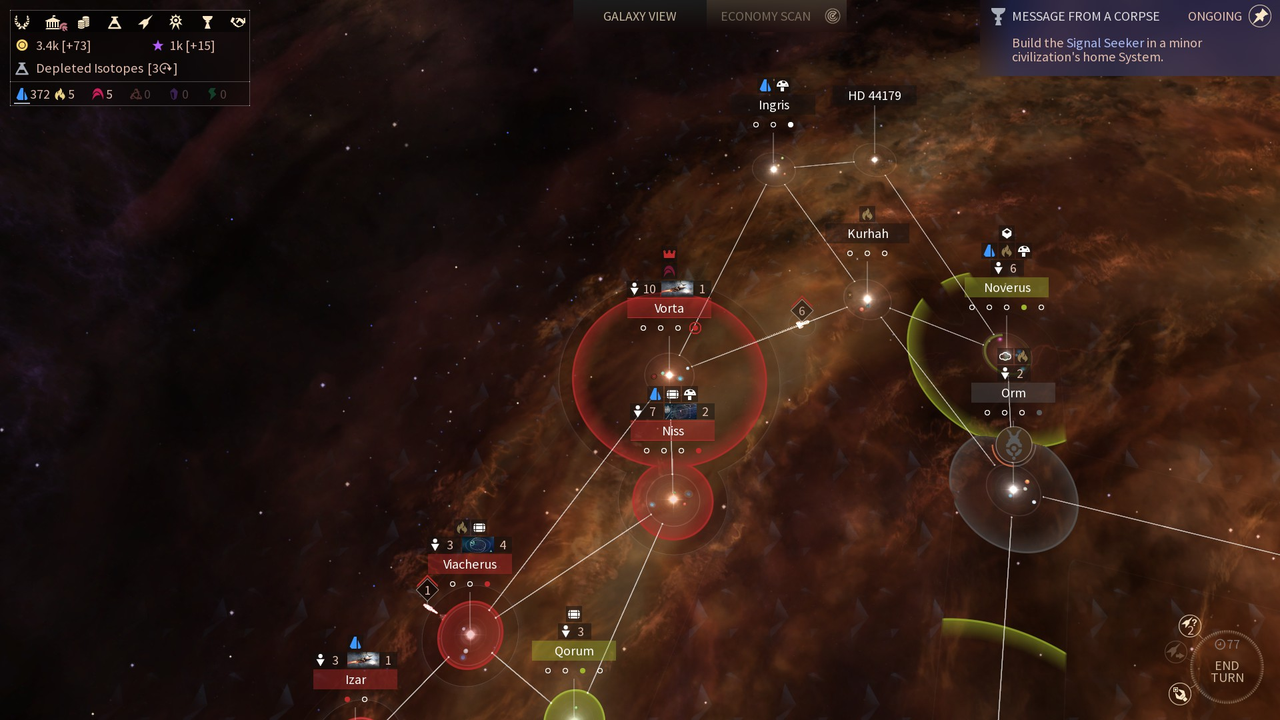Screen dimensions: 1280x720
Task: Open the handshake diplomacy screen
Action: click(238, 22)
